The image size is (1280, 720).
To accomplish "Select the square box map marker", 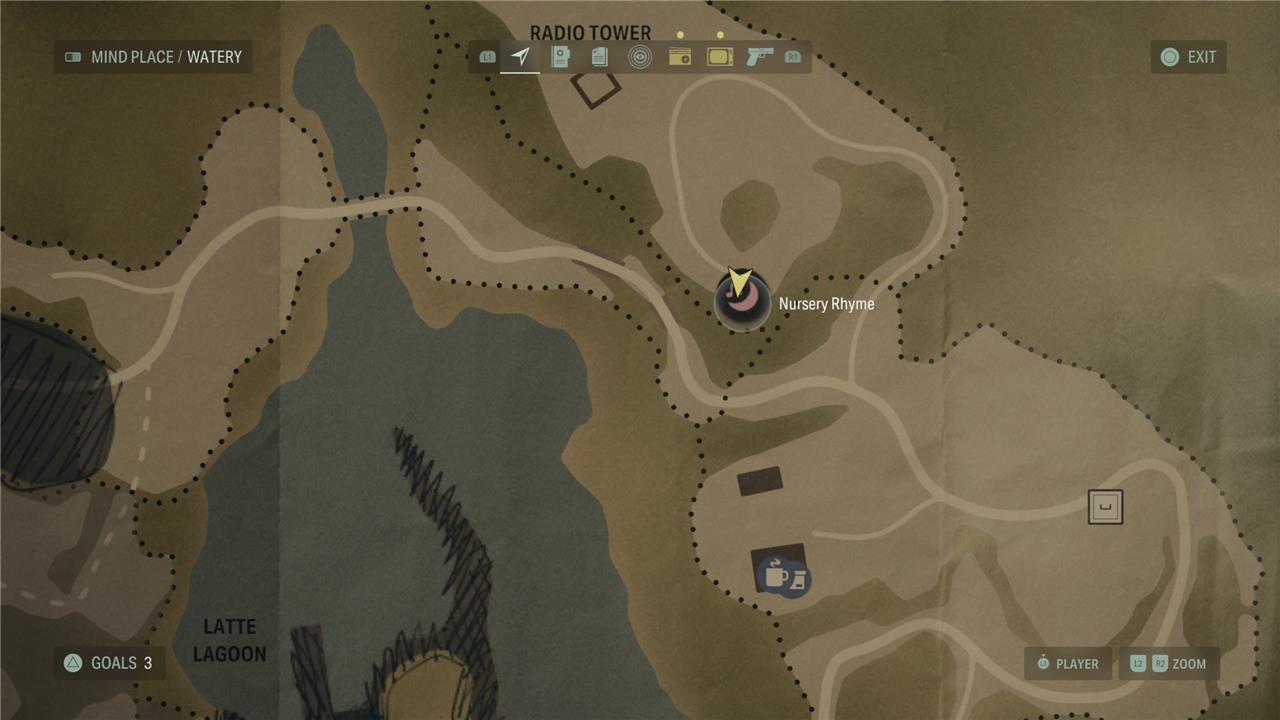I will pos(1105,507).
